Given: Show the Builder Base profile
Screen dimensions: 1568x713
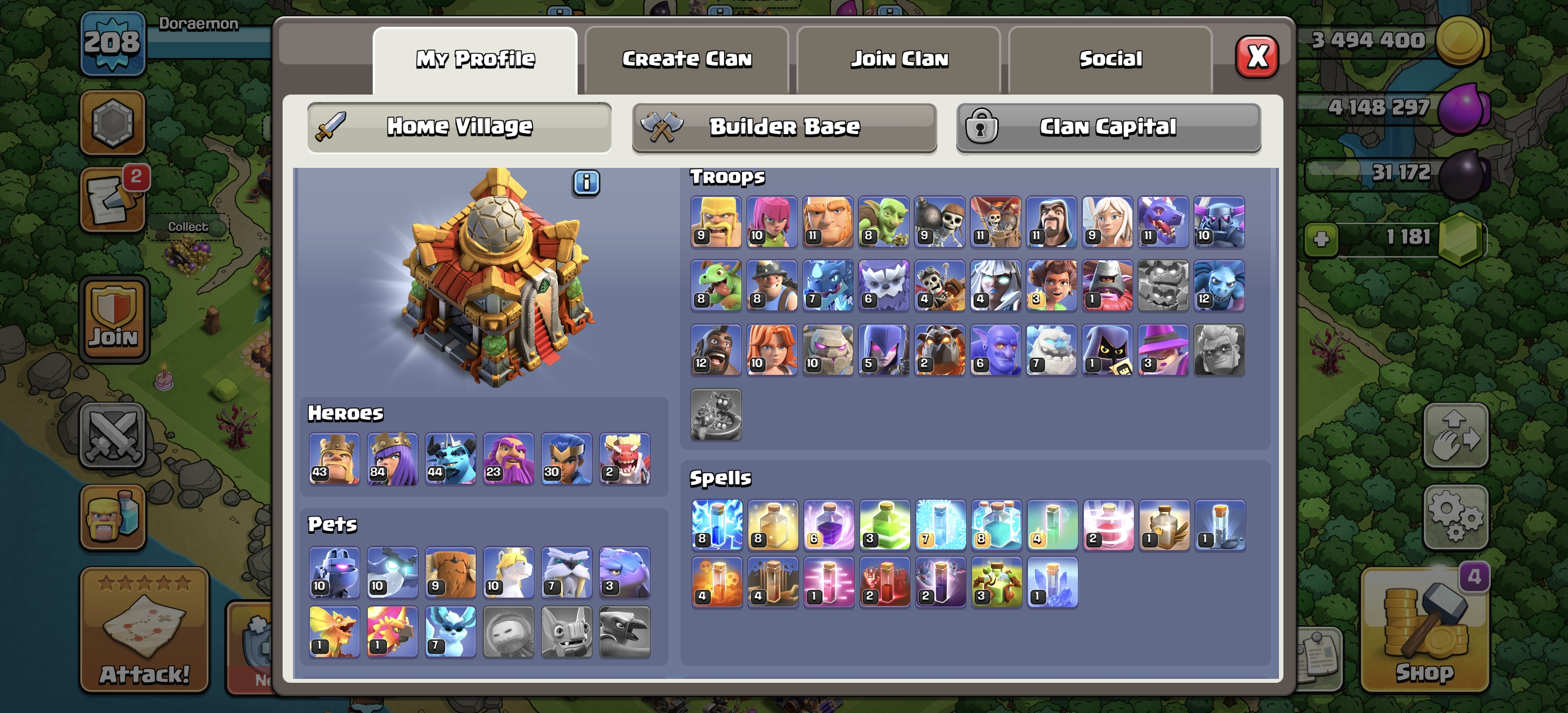Looking at the screenshot, I should coord(784,127).
